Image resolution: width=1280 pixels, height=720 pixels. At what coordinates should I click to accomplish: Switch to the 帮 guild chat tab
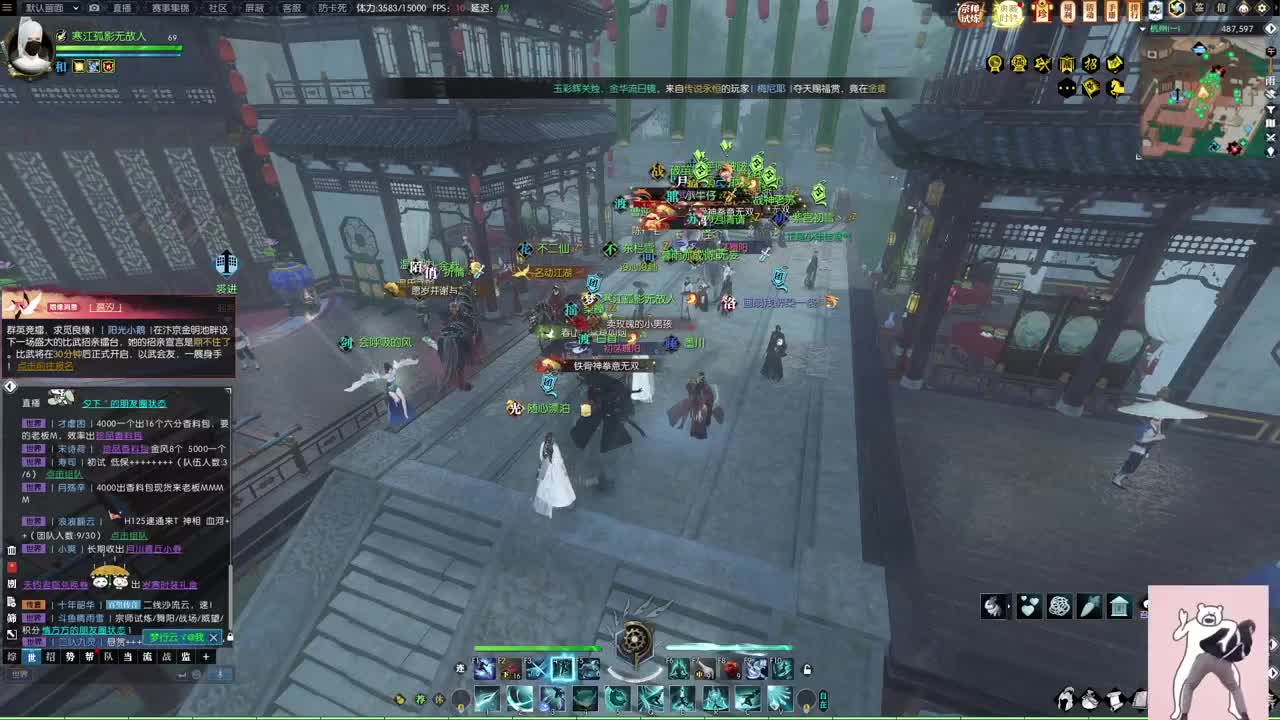(89, 657)
